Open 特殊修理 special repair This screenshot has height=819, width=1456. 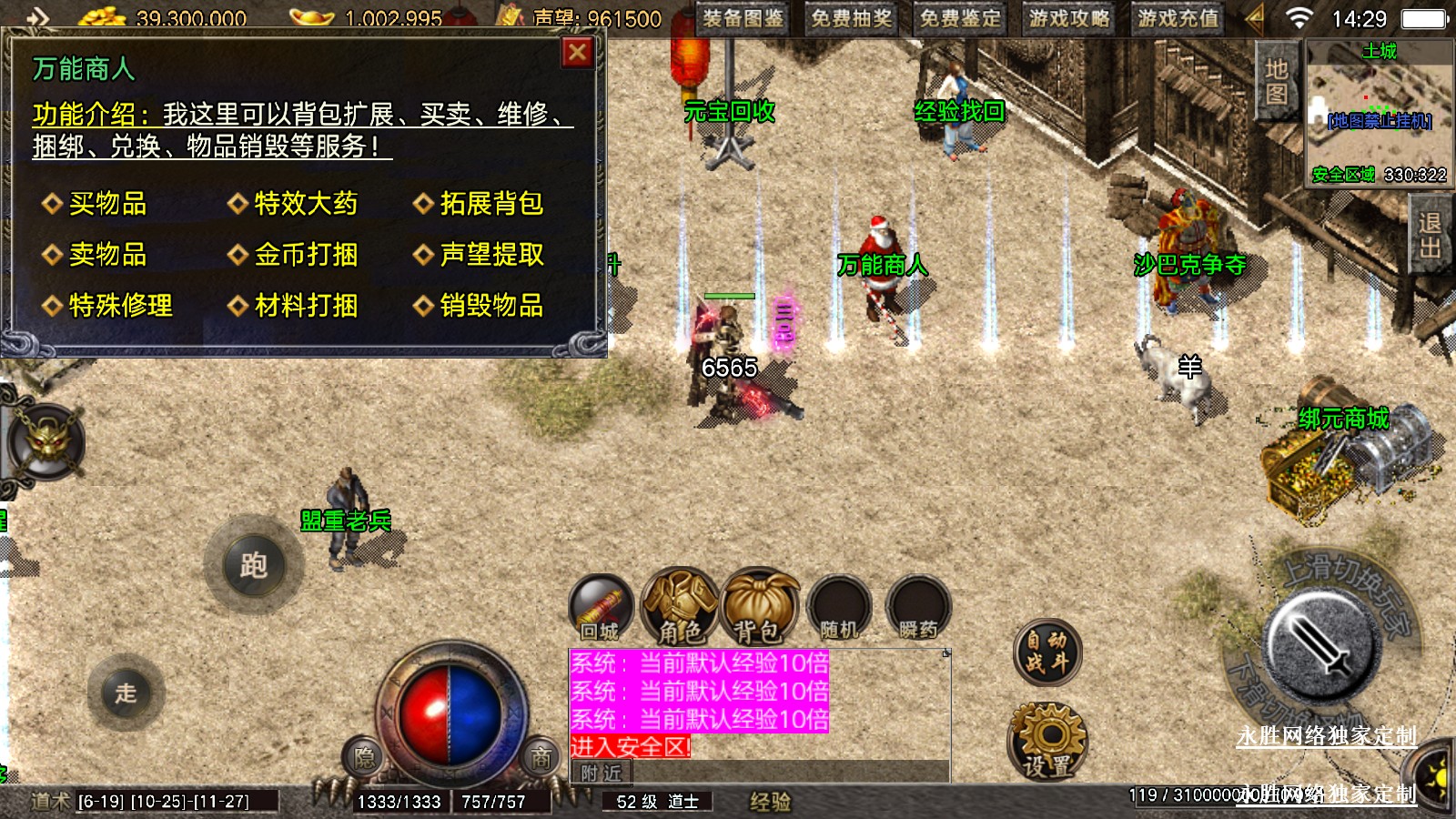[120, 306]
